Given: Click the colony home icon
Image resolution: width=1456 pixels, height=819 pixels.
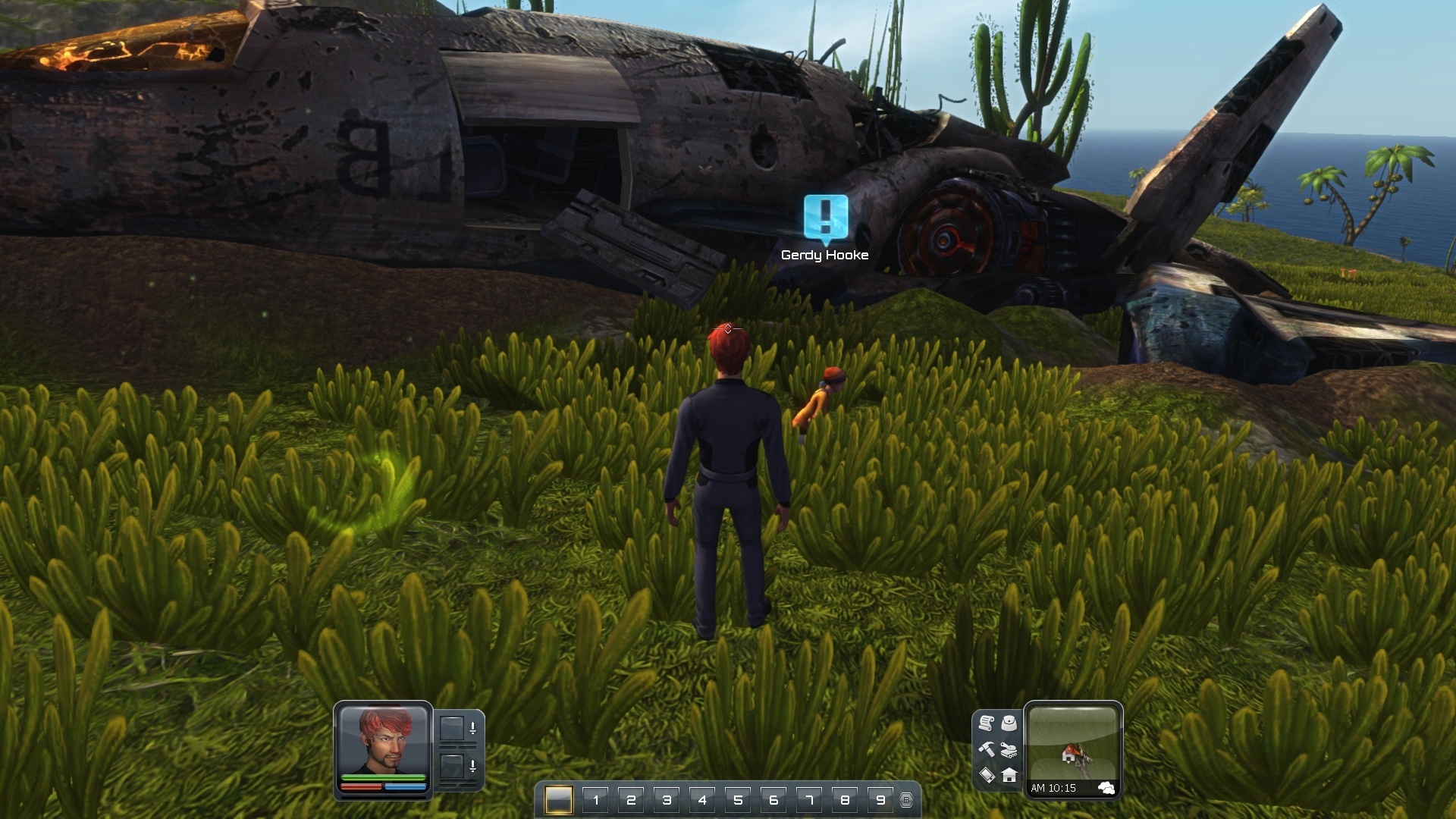Looking at the screenshot, I should click(x=1009, y=777).
